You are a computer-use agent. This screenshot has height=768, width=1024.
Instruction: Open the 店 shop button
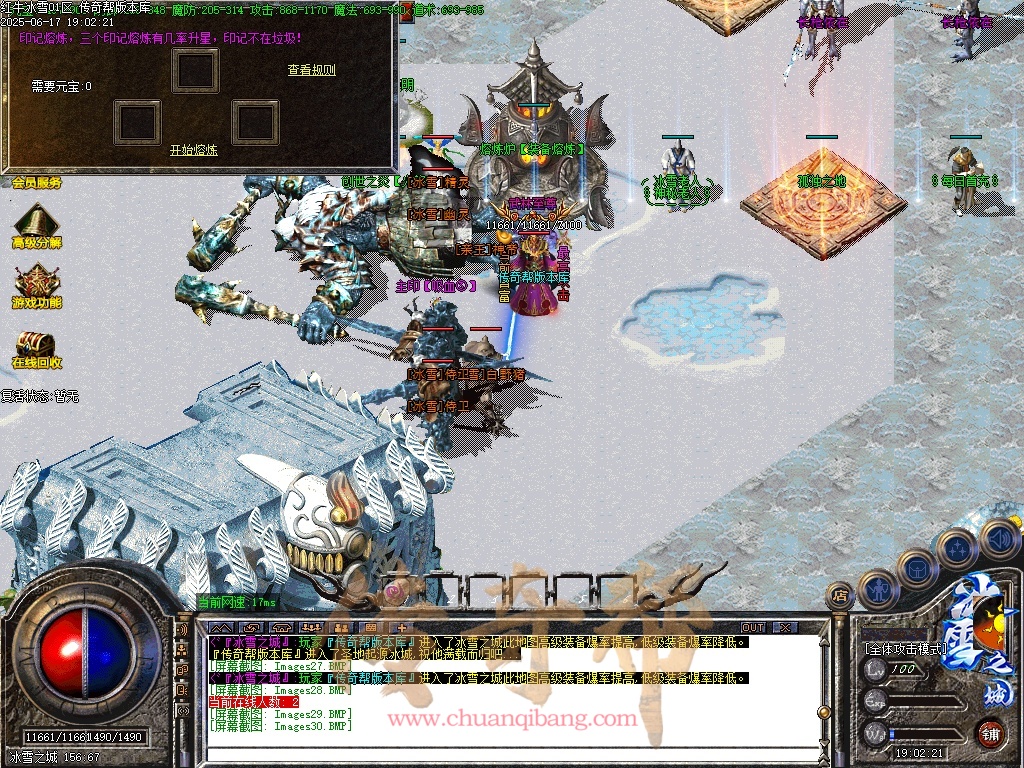[x=841, y=596]
